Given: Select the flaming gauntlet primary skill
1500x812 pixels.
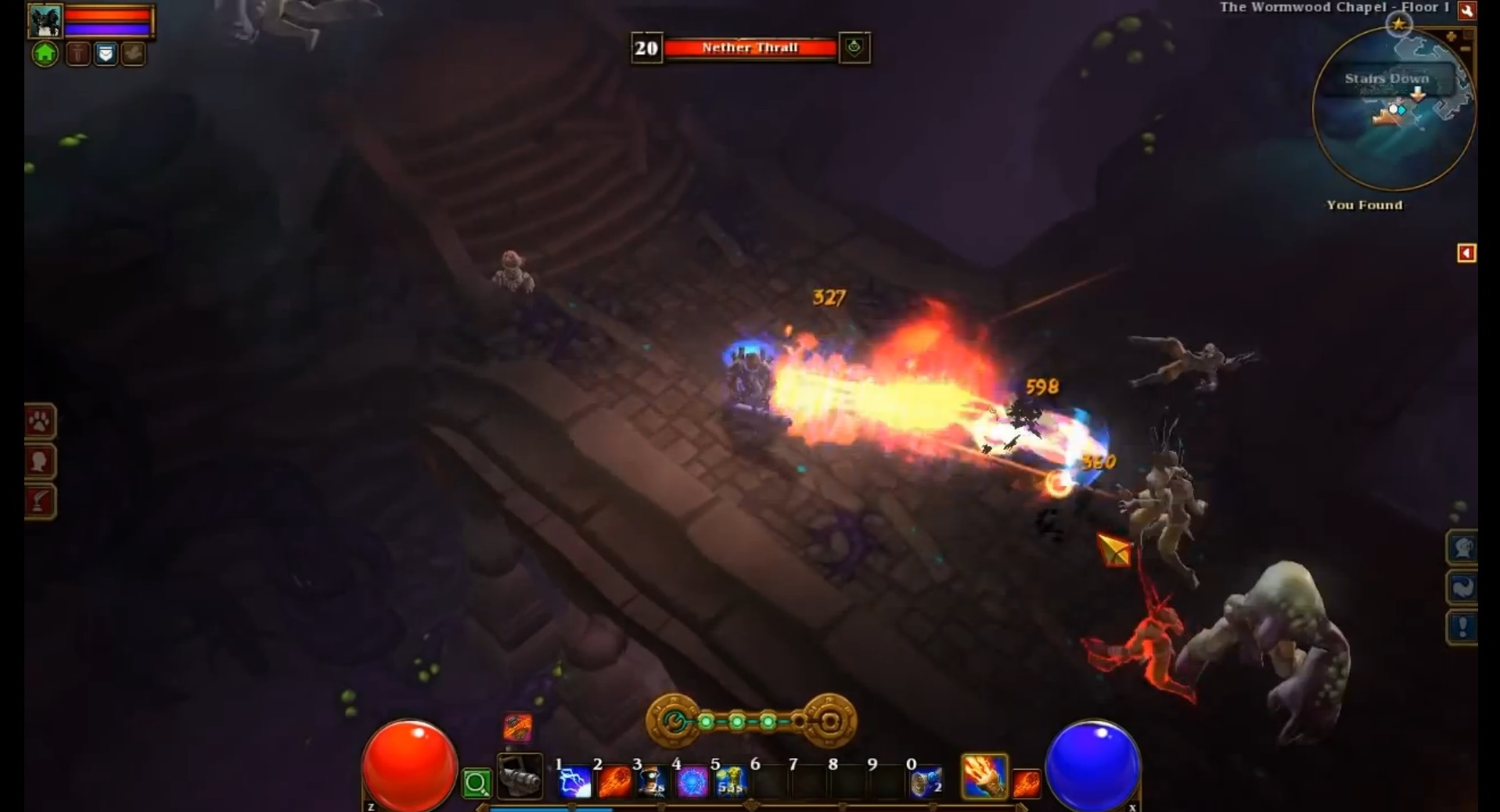Looking at the screenshot, I should (x=984, y=776).
